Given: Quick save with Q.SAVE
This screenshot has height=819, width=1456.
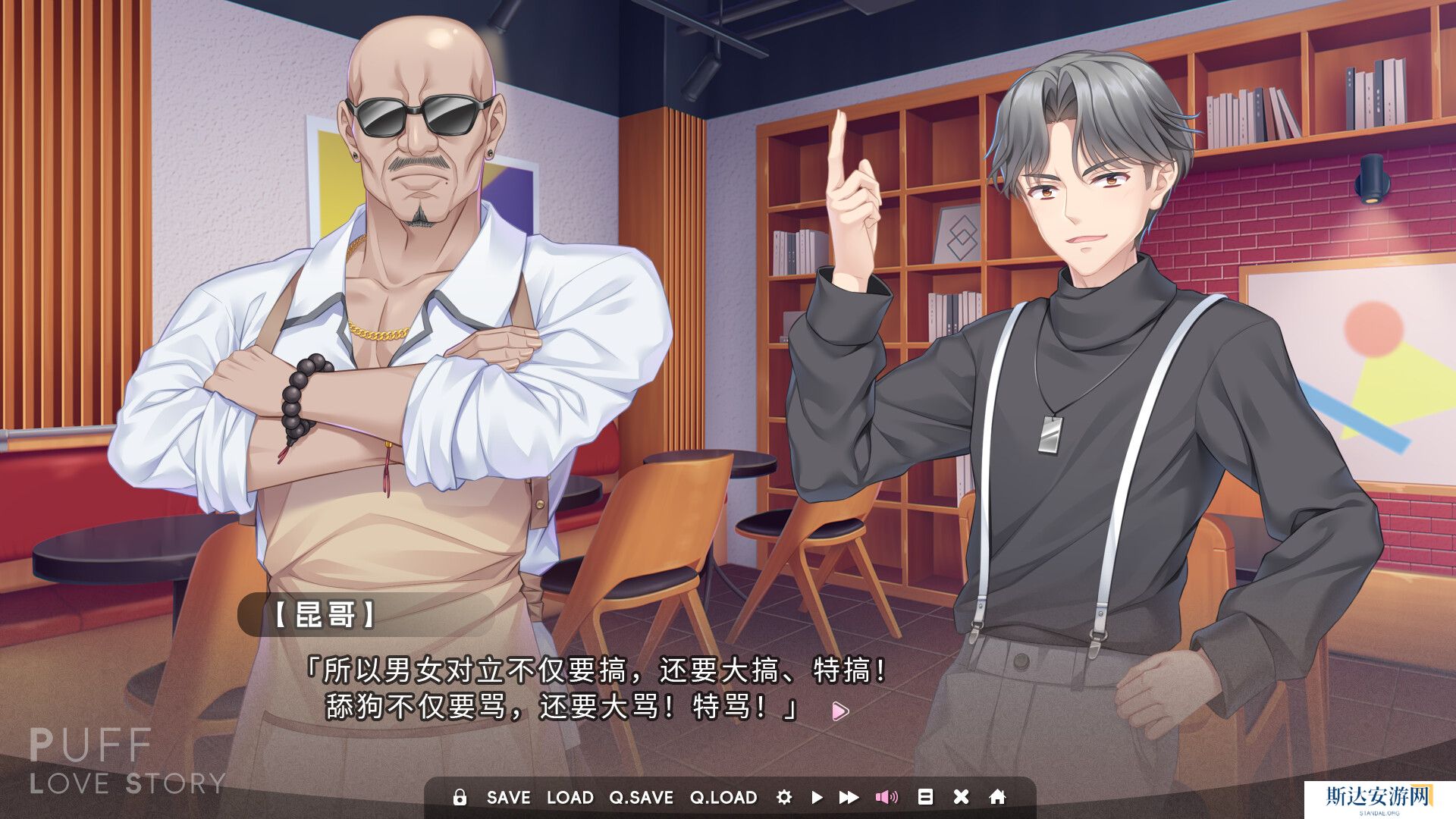Looking at the screenshot, I should [641, 798].
